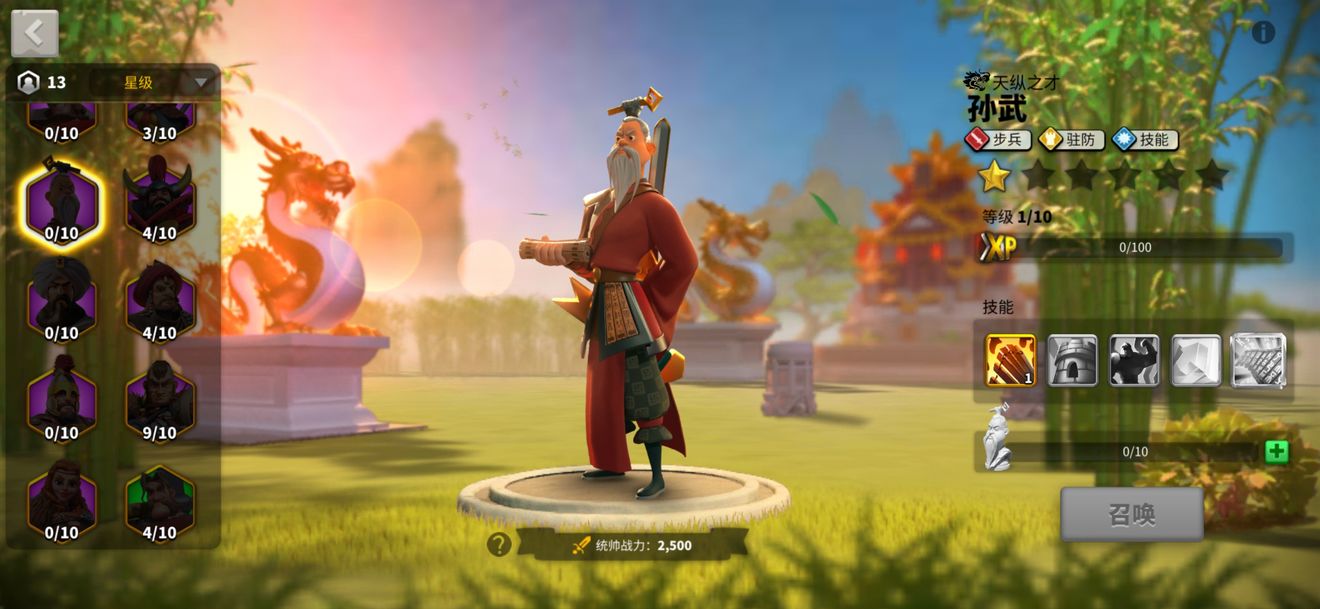Screen dimensions: 1320x609
Task: Click the 召唤 summon button
Action: [1131, 514]
